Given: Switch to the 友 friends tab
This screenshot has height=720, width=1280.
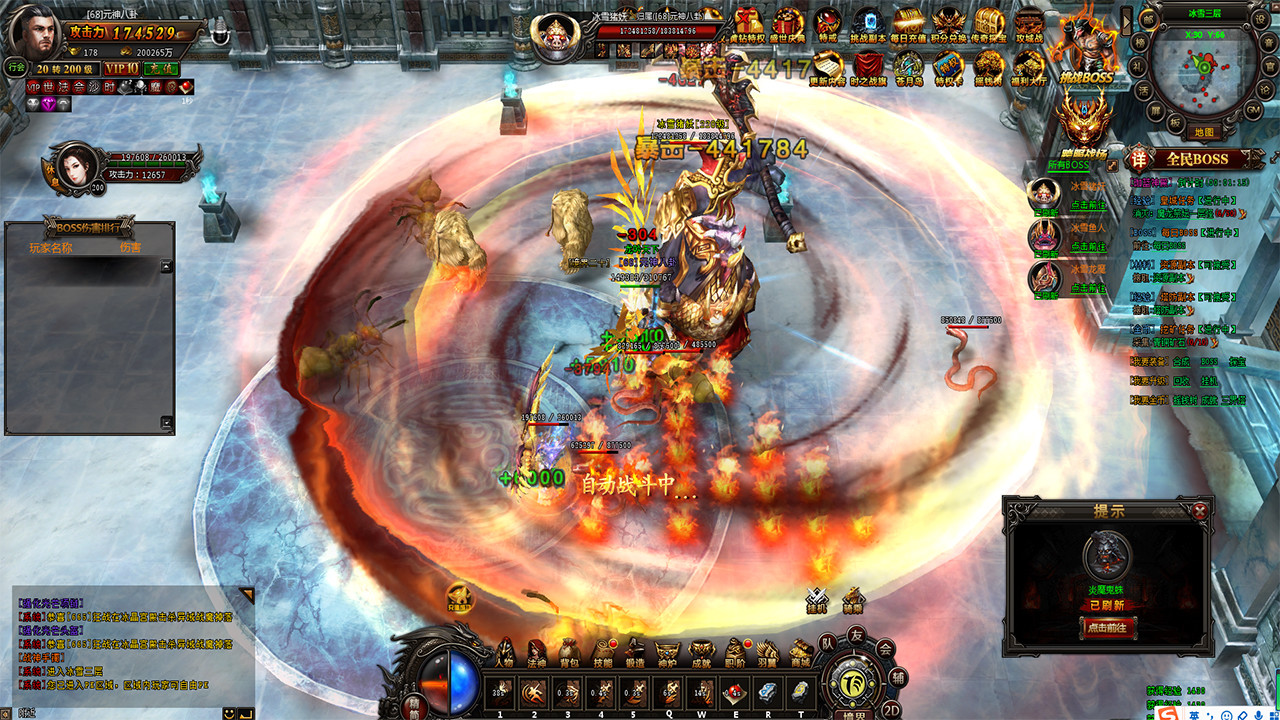Looking at the screenshot, I should (x=856, y=636).
